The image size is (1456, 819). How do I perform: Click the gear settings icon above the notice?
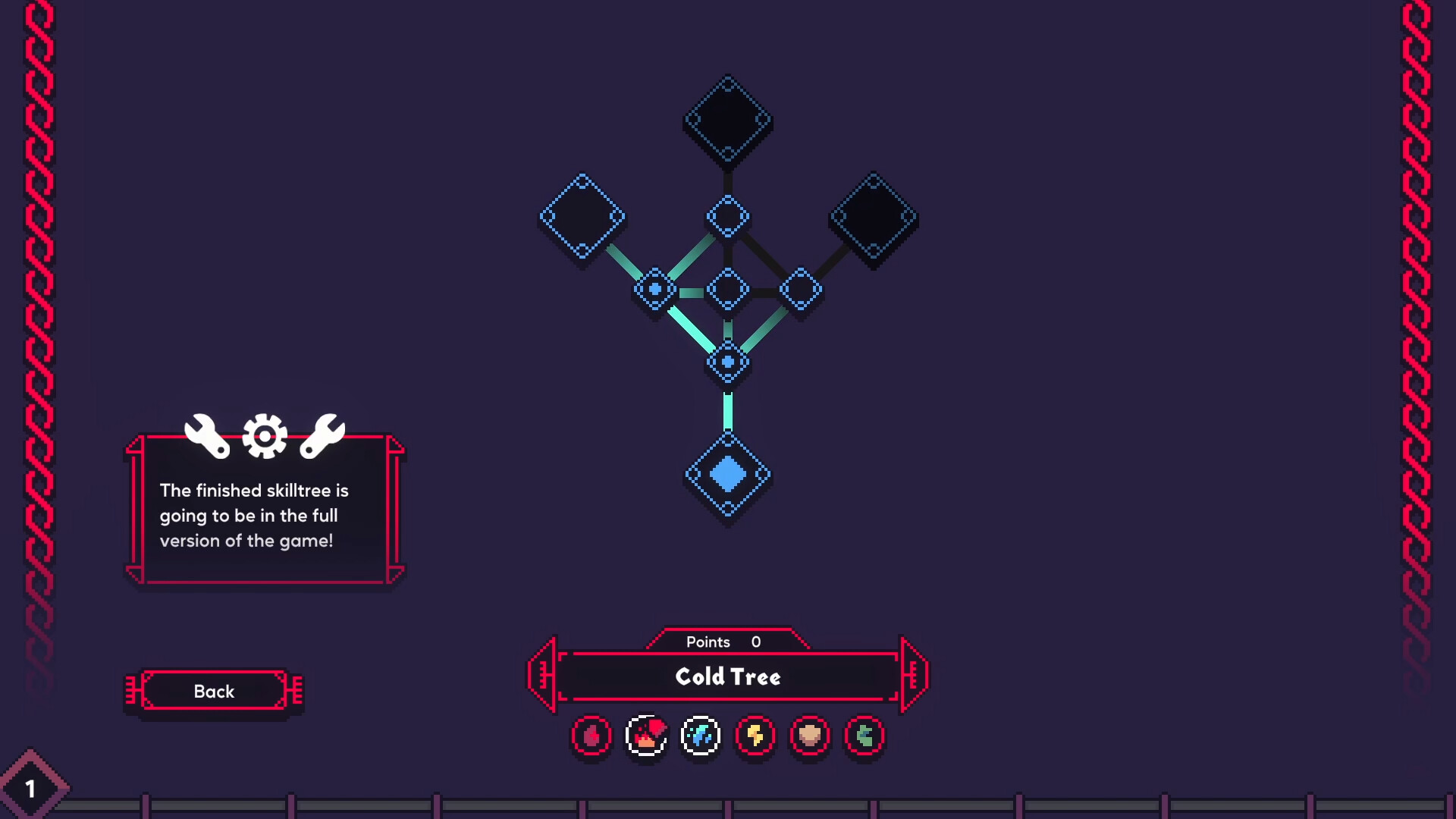click(264, 436)
